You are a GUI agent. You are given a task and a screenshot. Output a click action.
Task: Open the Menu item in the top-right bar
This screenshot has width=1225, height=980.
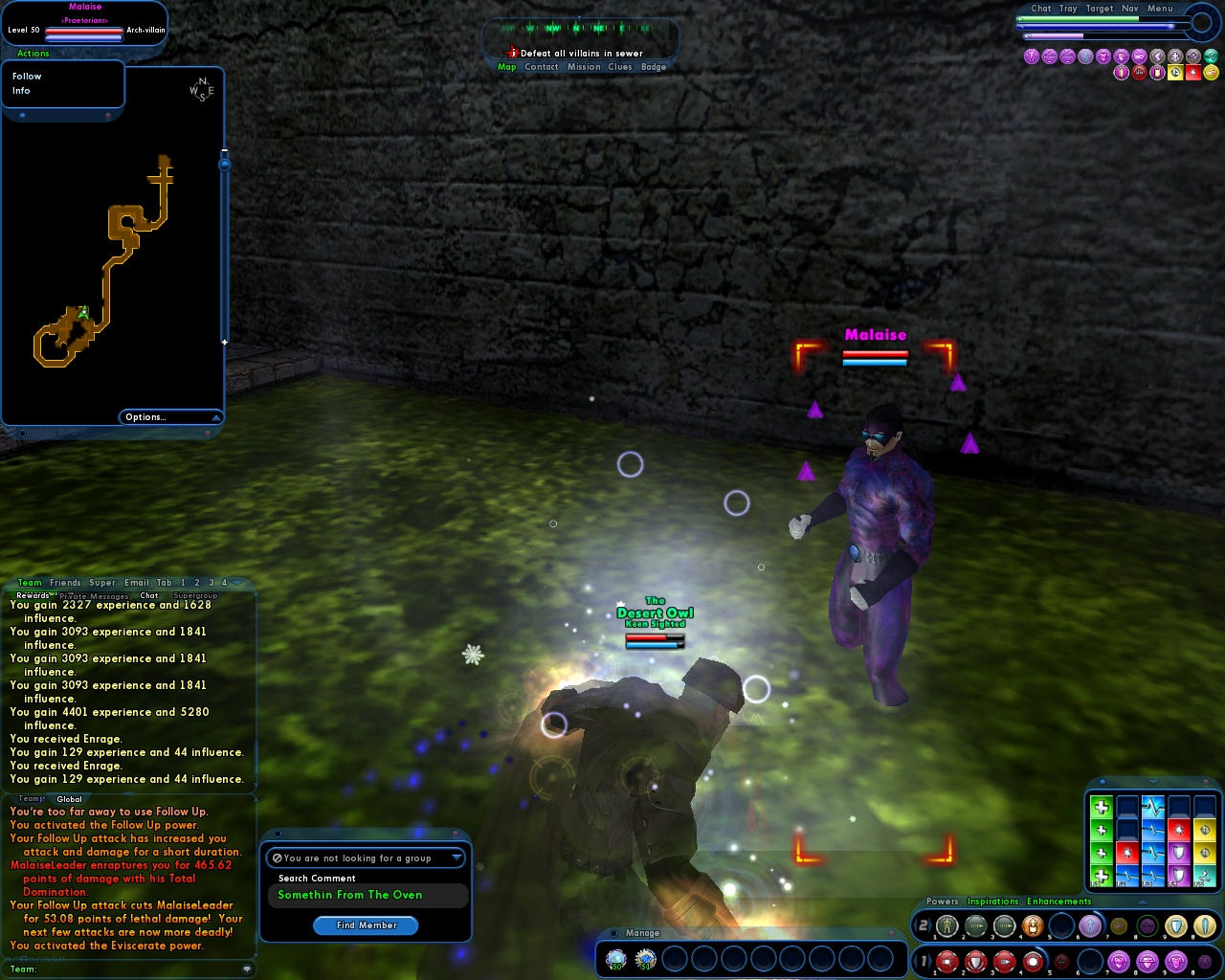coord(1158,8)
